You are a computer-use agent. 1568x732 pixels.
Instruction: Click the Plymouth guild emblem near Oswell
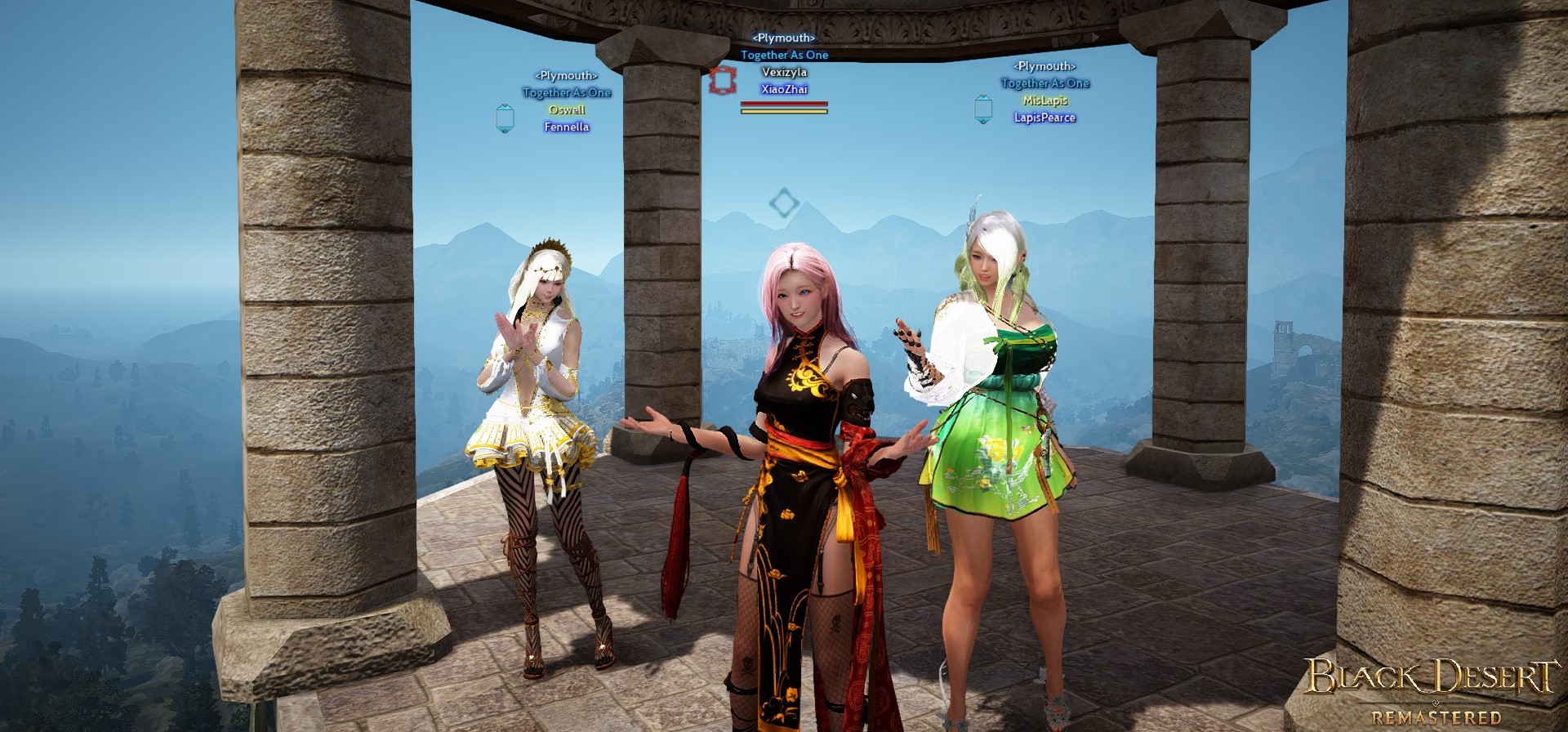coord(503,117)
